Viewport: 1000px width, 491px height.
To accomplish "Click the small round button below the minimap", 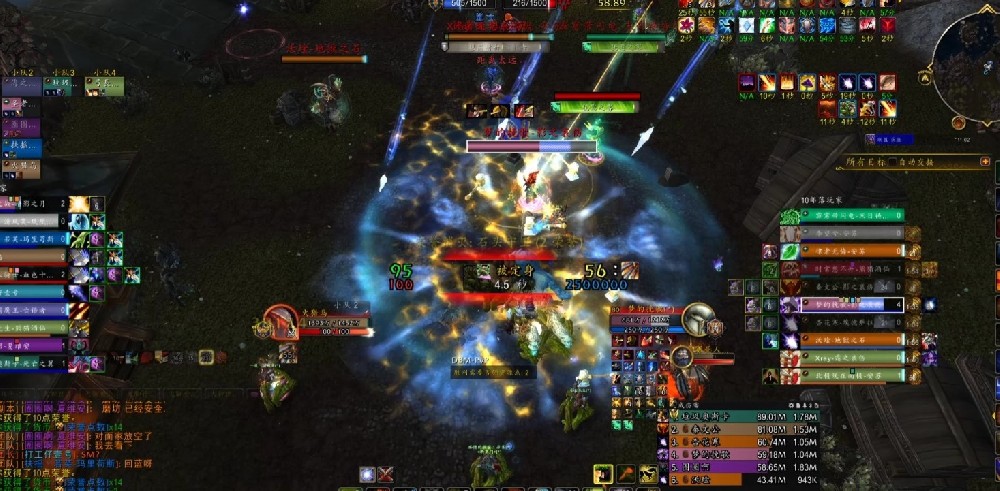I will [958, 122].
